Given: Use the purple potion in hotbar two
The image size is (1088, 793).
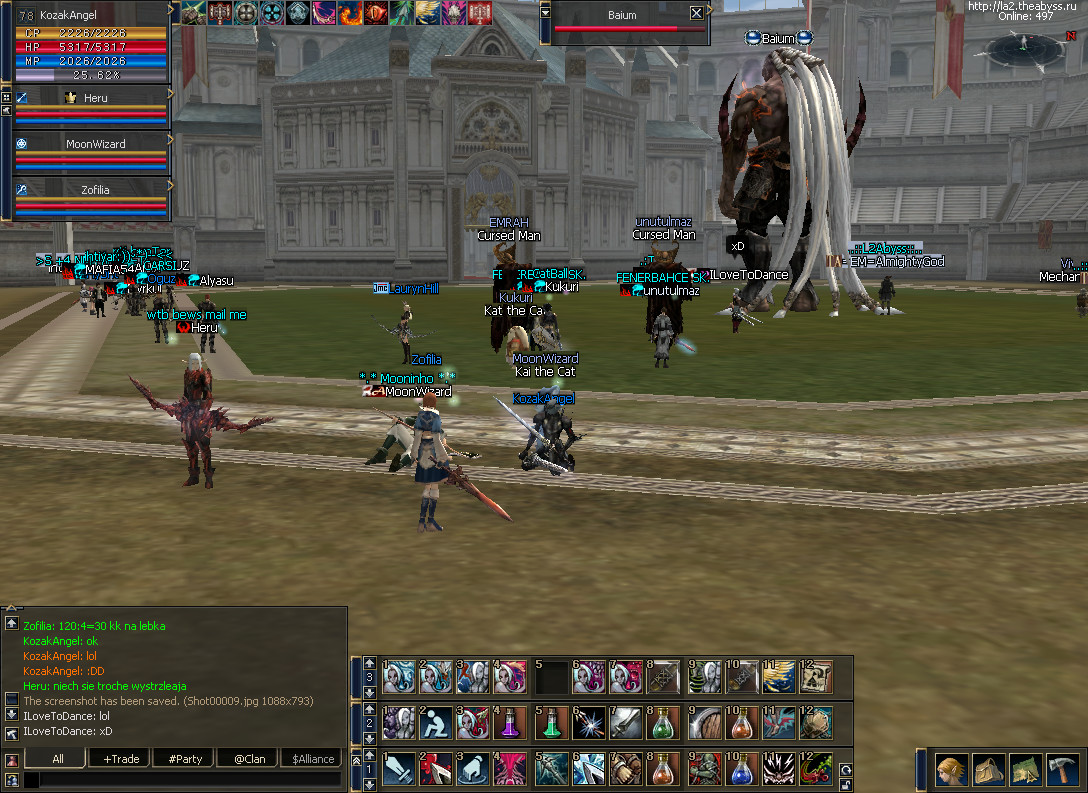Looking at the screenshot, I should tap(511, 723).
